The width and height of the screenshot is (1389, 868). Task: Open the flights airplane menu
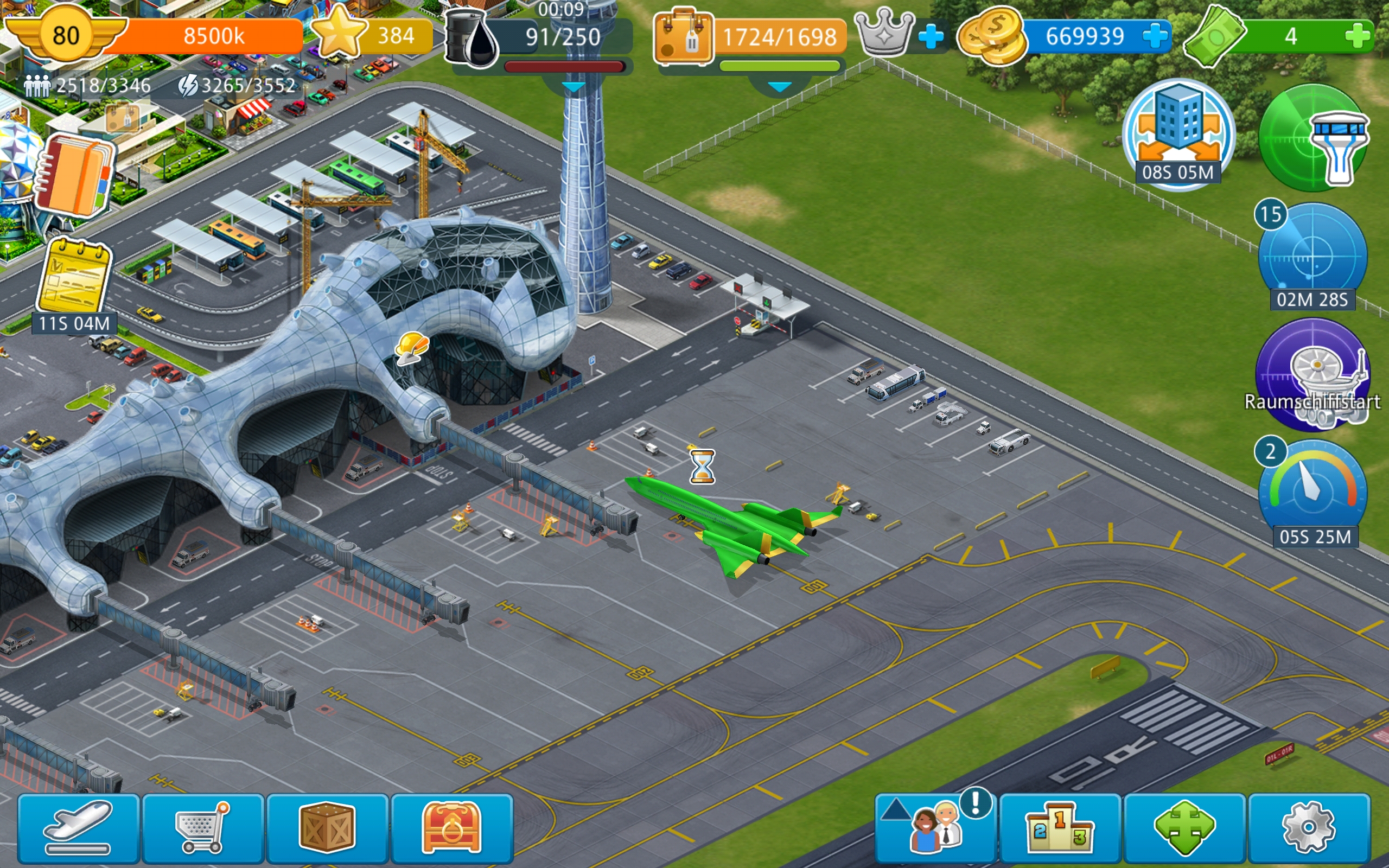point(79,827)
